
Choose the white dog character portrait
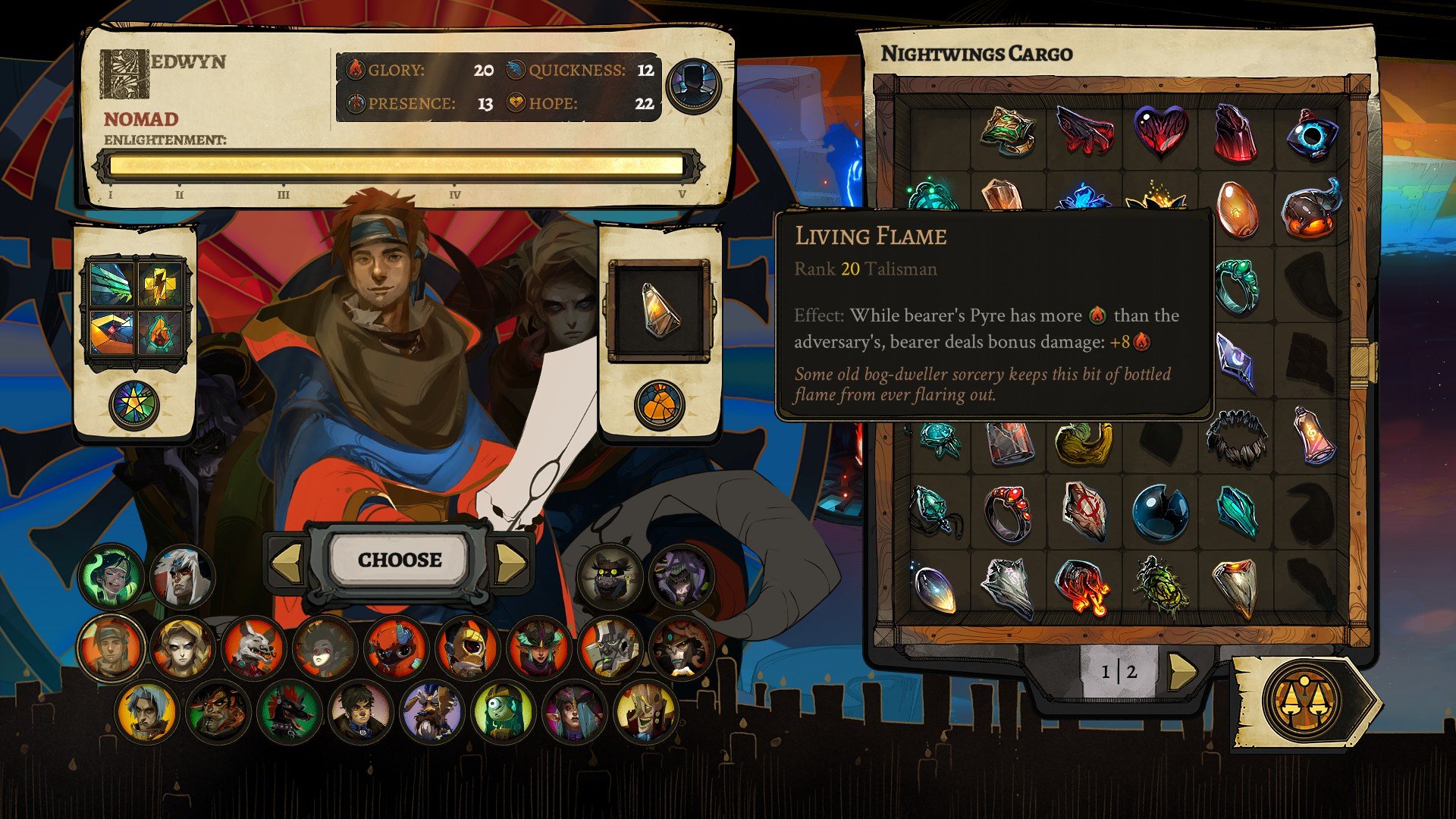pyautogui.click(x=253, y=648)
